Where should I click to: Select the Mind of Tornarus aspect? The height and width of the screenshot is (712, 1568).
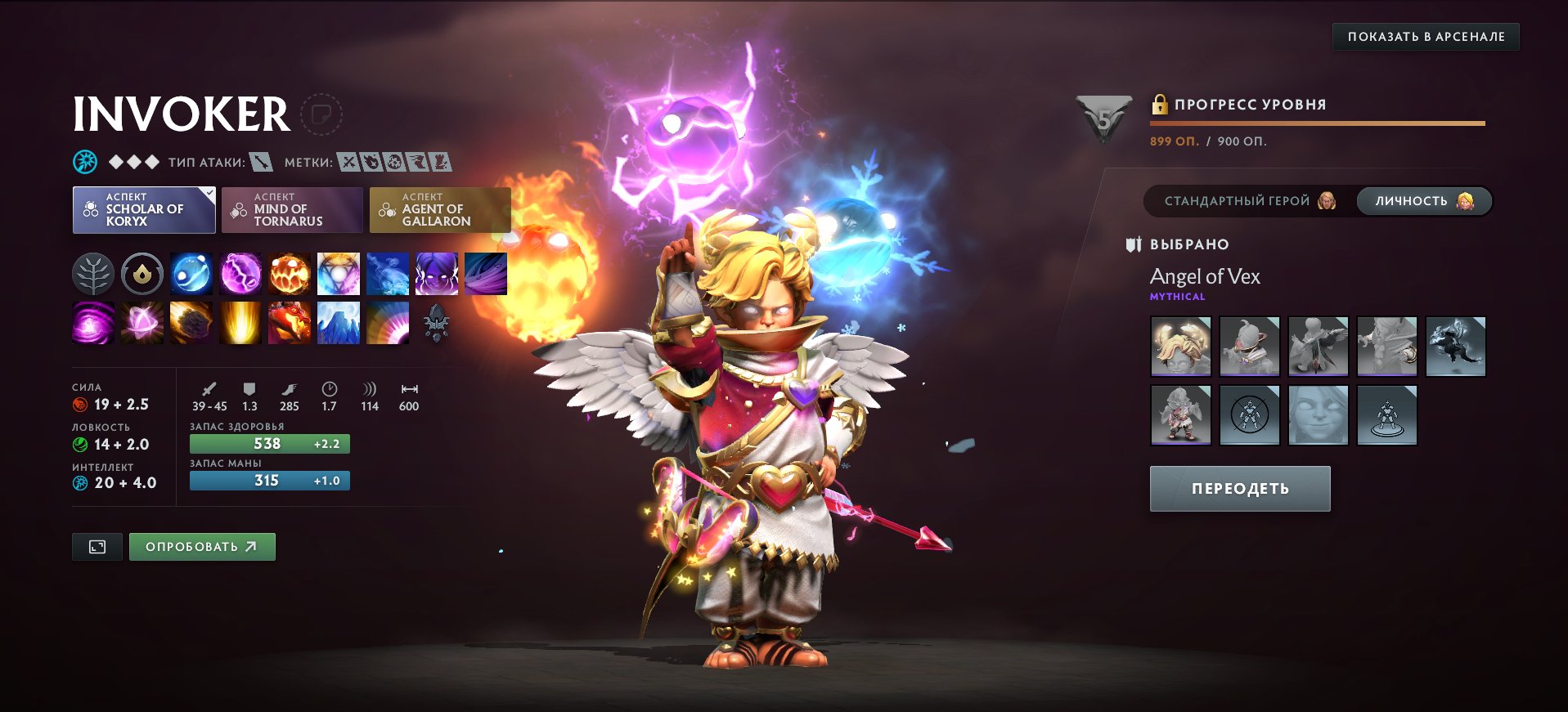coord(292,210)
